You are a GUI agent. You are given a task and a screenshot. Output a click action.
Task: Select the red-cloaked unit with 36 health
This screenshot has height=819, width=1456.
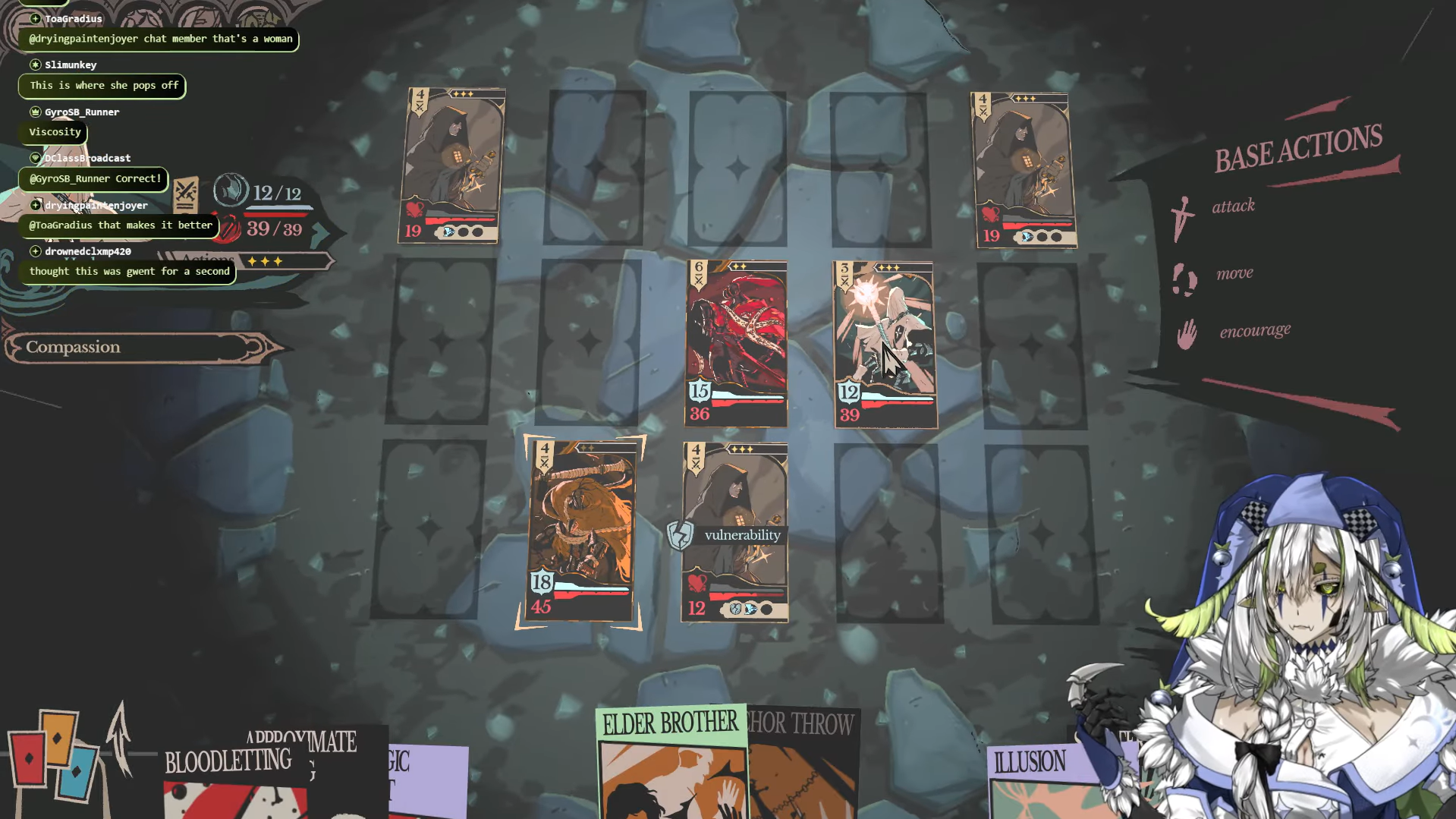click(x=736, y=343)
